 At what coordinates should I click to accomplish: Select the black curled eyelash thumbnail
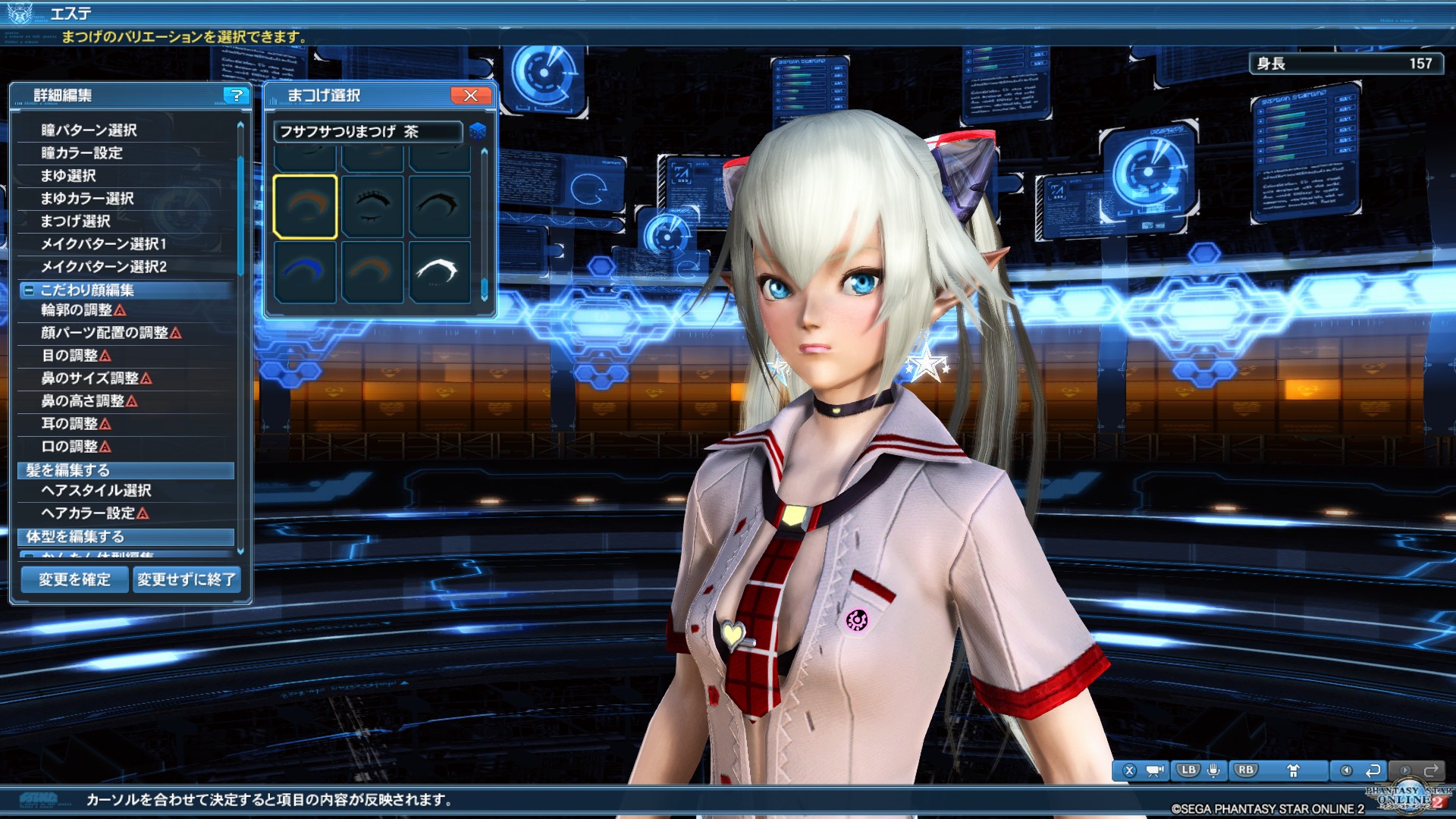pyautogui.click(x=439, y=206)
